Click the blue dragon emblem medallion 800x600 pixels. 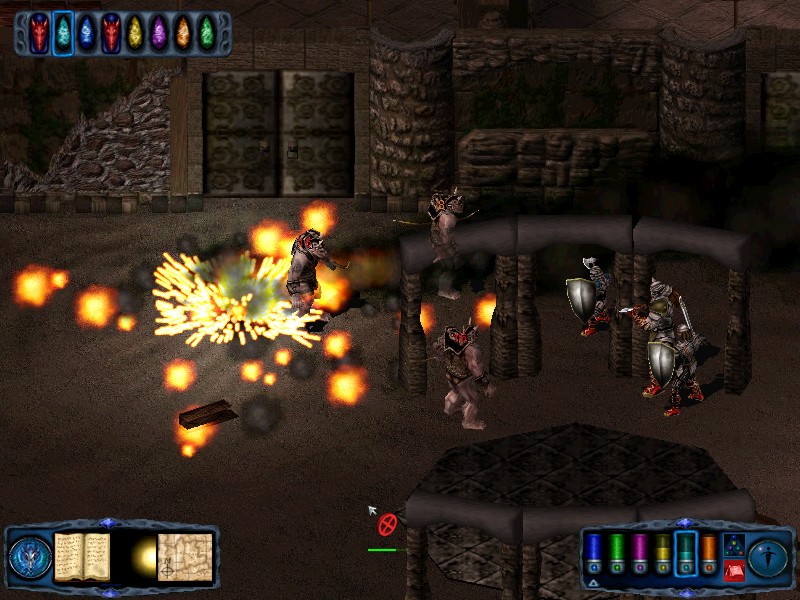click(31, 558)
